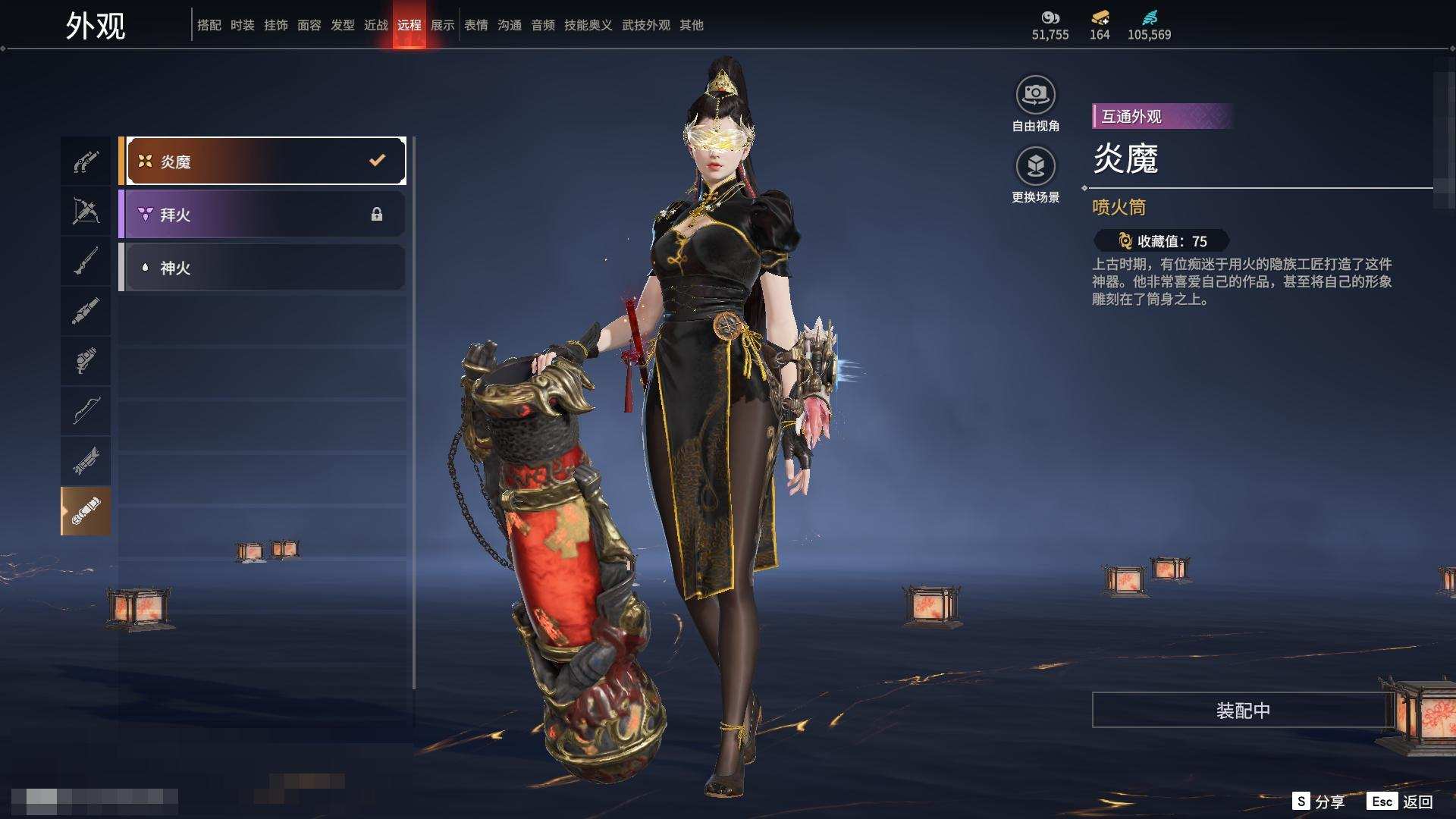Switch to the 面容 tab

(309, 25)
